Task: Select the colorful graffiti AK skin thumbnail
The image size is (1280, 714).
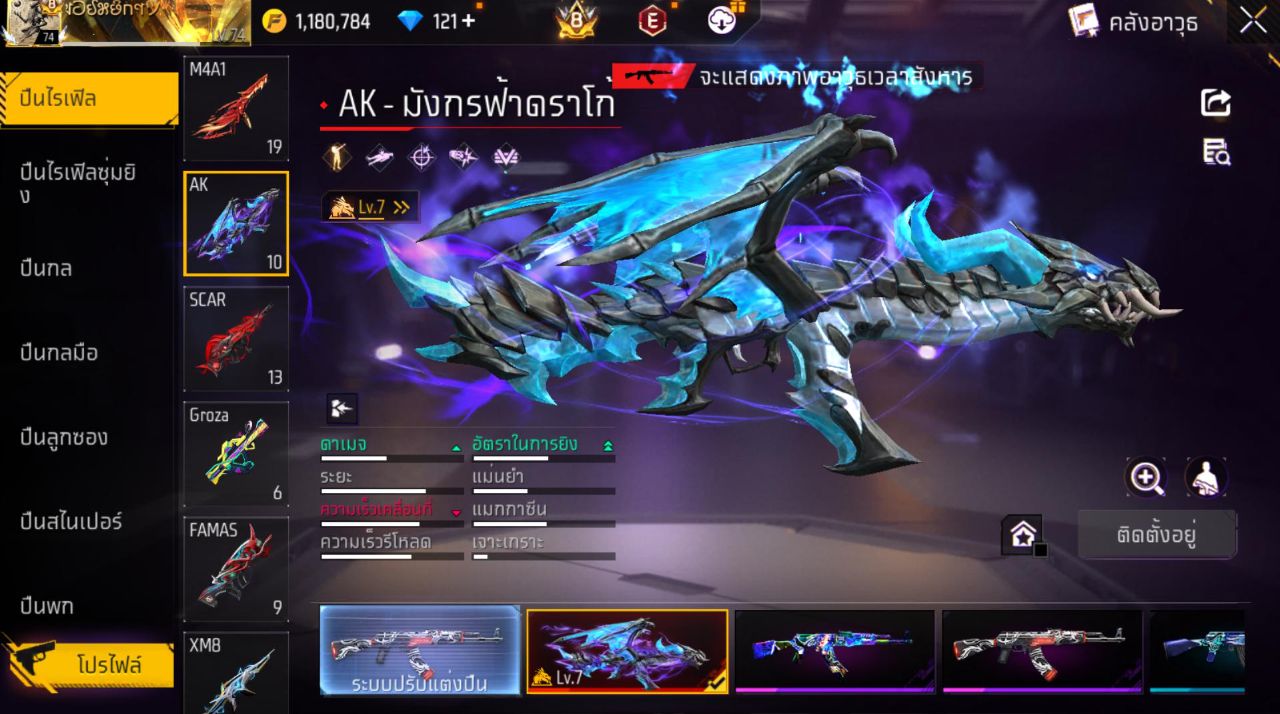Action: click(834, 650)
